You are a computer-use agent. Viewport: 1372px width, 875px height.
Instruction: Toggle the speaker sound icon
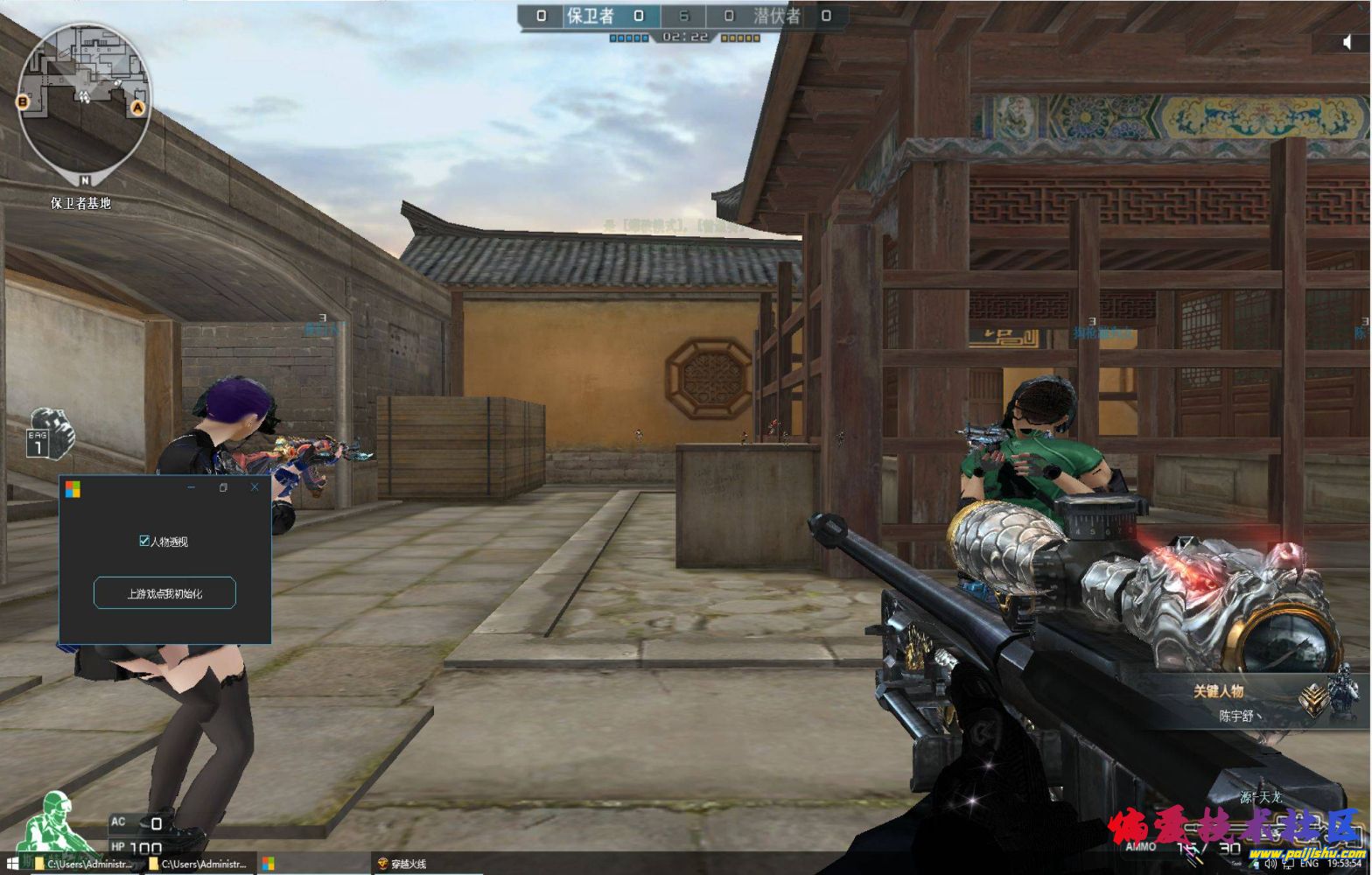click(x=1347, y=42)
